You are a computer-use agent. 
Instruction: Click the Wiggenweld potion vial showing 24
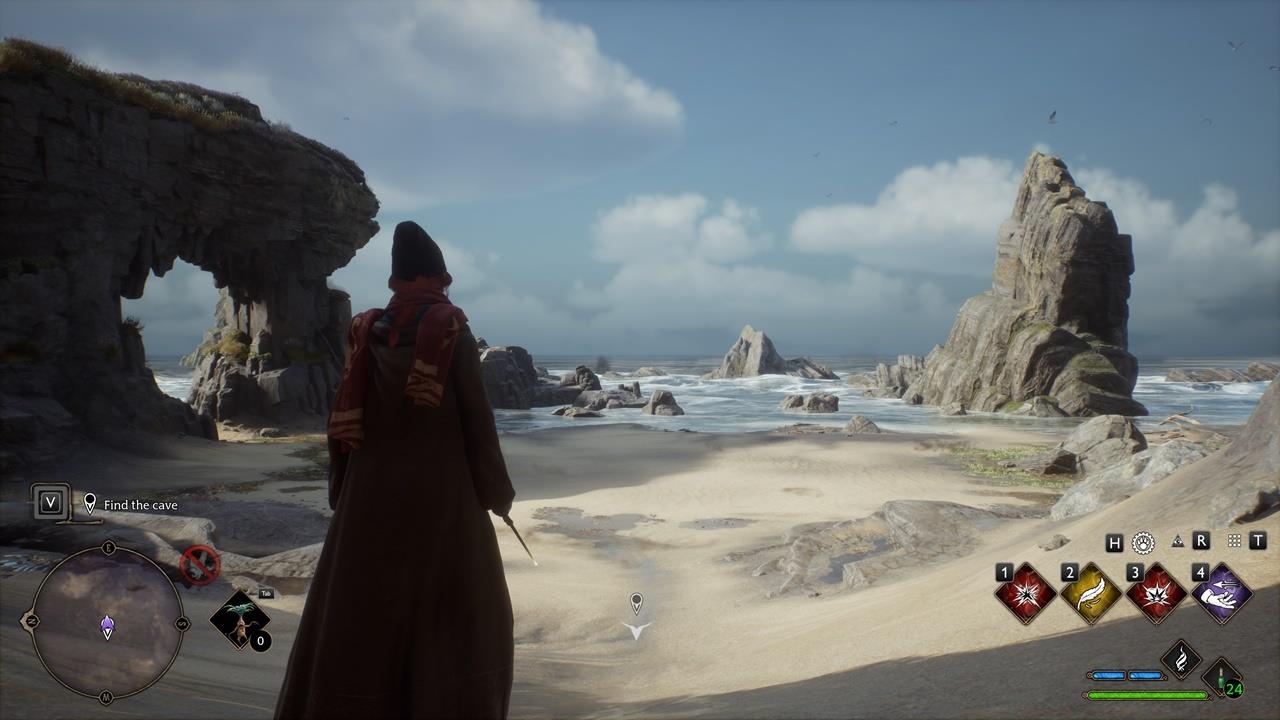click(1222, 680)
